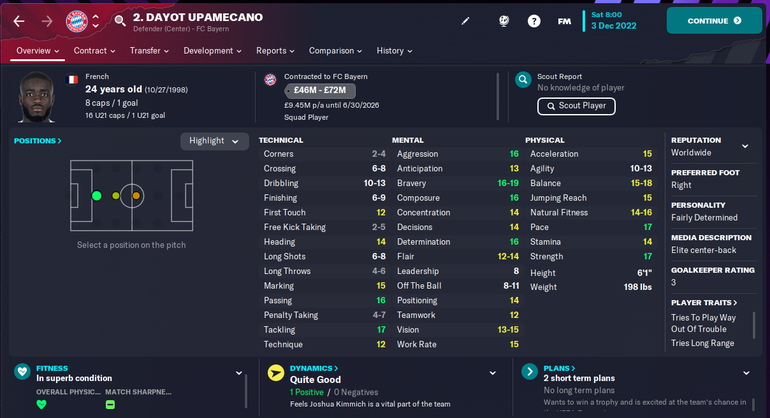View the History tab
Viewport: 770px width, 418px height.
tap(395, 51)
